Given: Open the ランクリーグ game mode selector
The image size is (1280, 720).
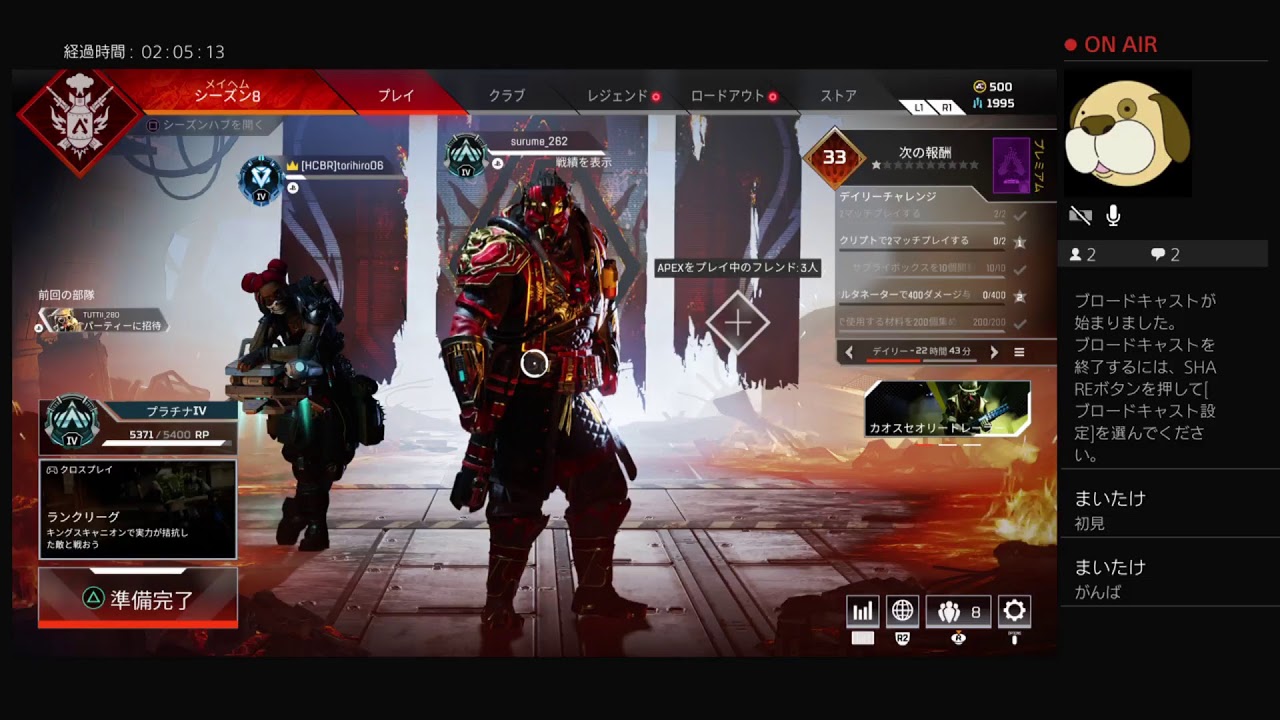Looking at the screenshot, I should 138,509.
